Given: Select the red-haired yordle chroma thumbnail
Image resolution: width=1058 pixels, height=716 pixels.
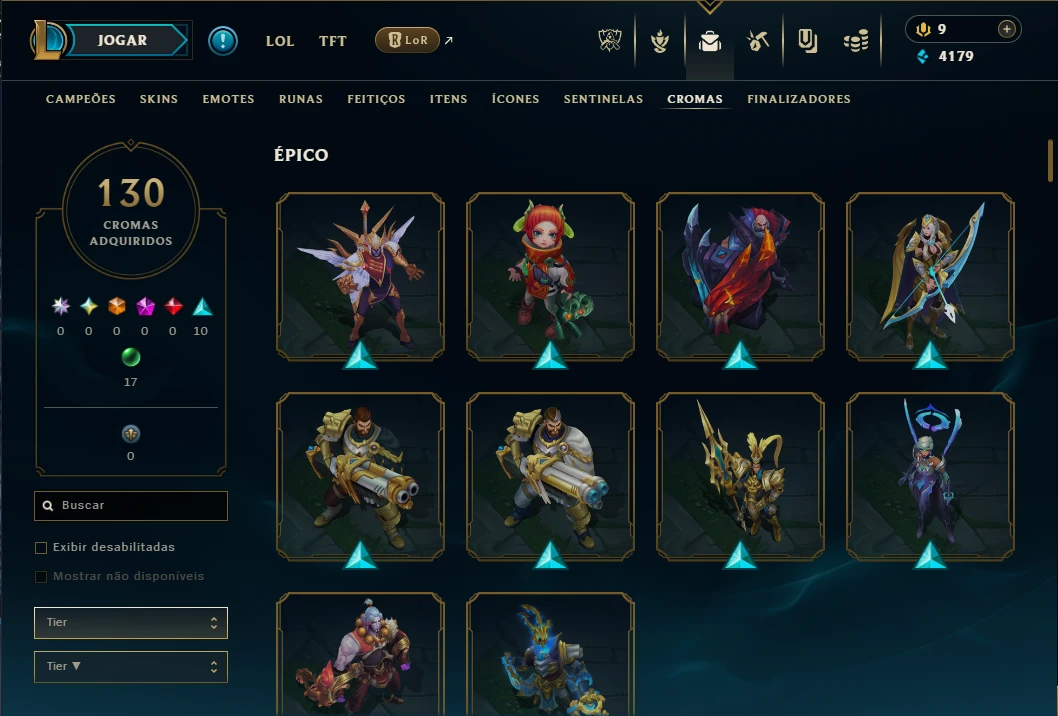Looking at the screenshot, I should pos(550,276).
